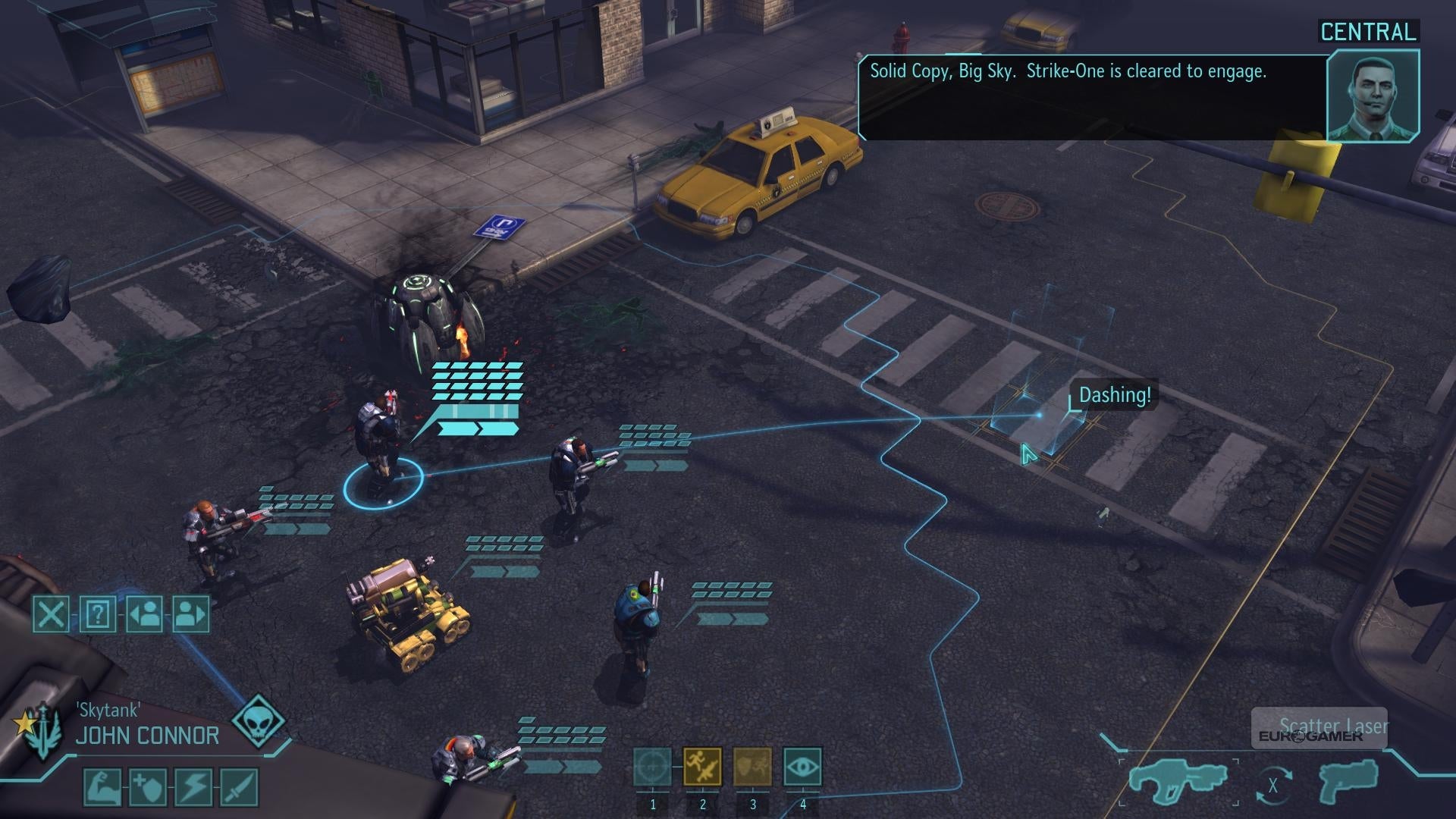
Task: Swap weapons with the circular arrows
Action: (x=1273, y=786)
